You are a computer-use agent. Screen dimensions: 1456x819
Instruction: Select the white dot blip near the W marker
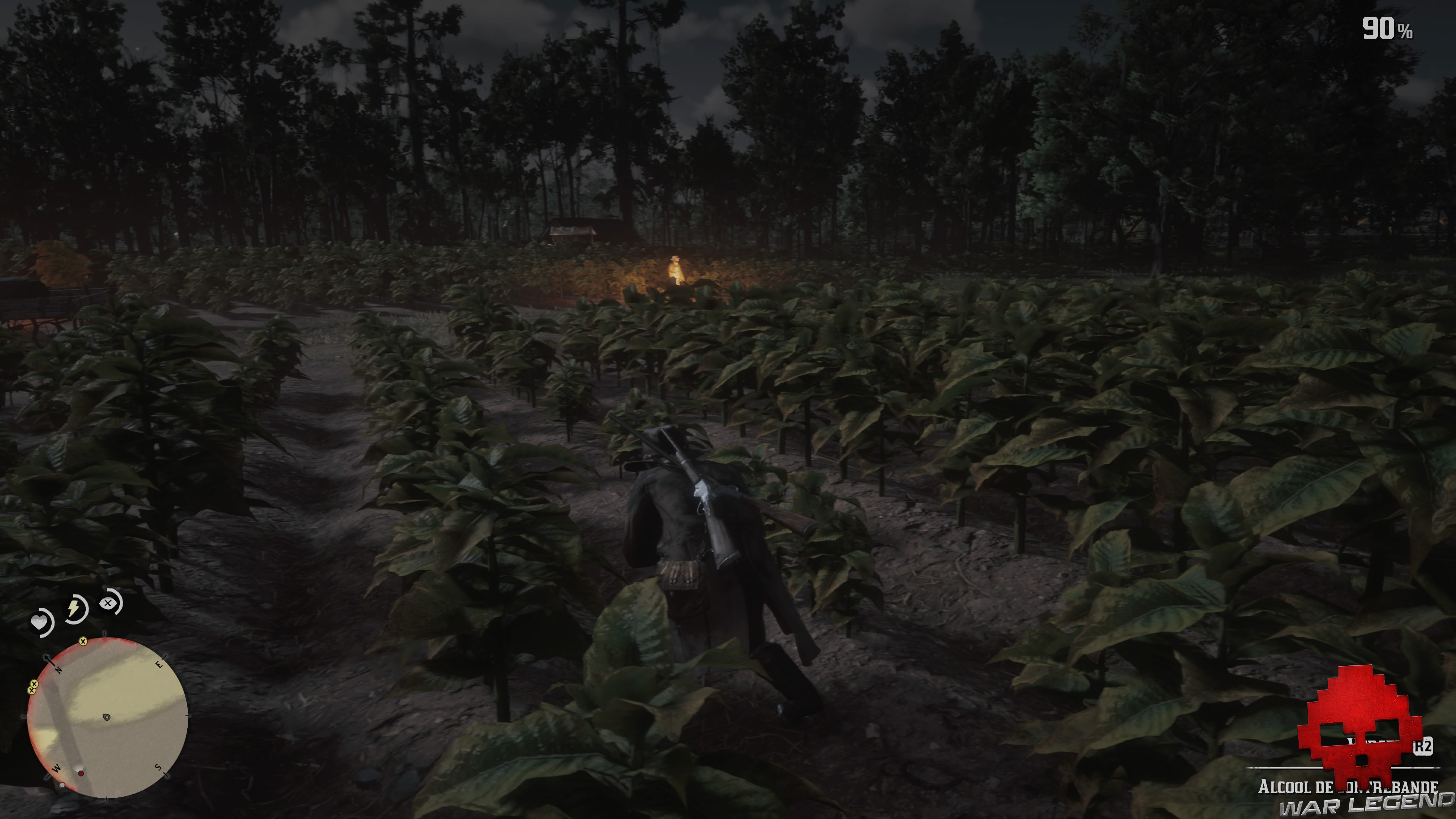point(63,785)
